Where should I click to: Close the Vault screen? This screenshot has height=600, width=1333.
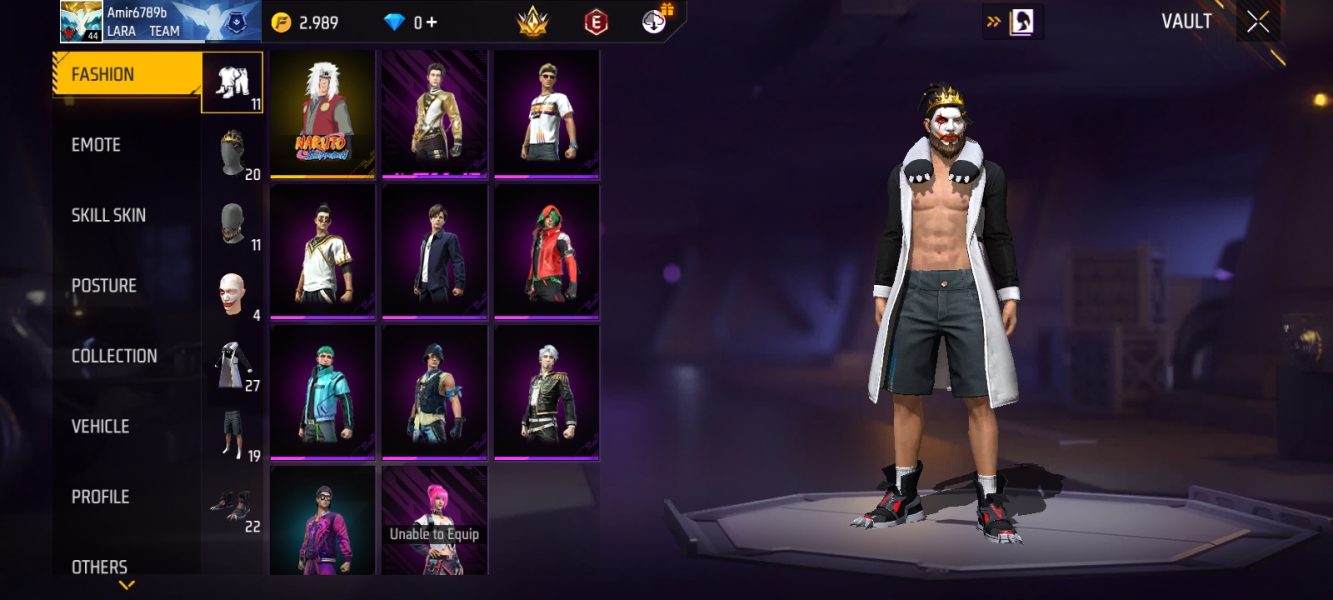[x=1257, y=22]
